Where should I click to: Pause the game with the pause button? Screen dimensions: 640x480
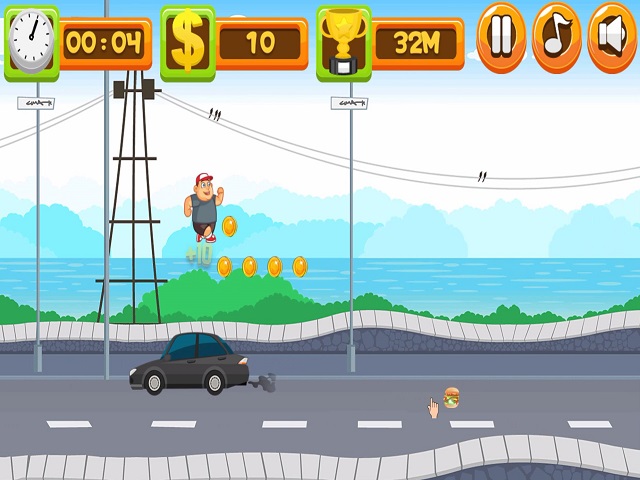click(501, 37)
